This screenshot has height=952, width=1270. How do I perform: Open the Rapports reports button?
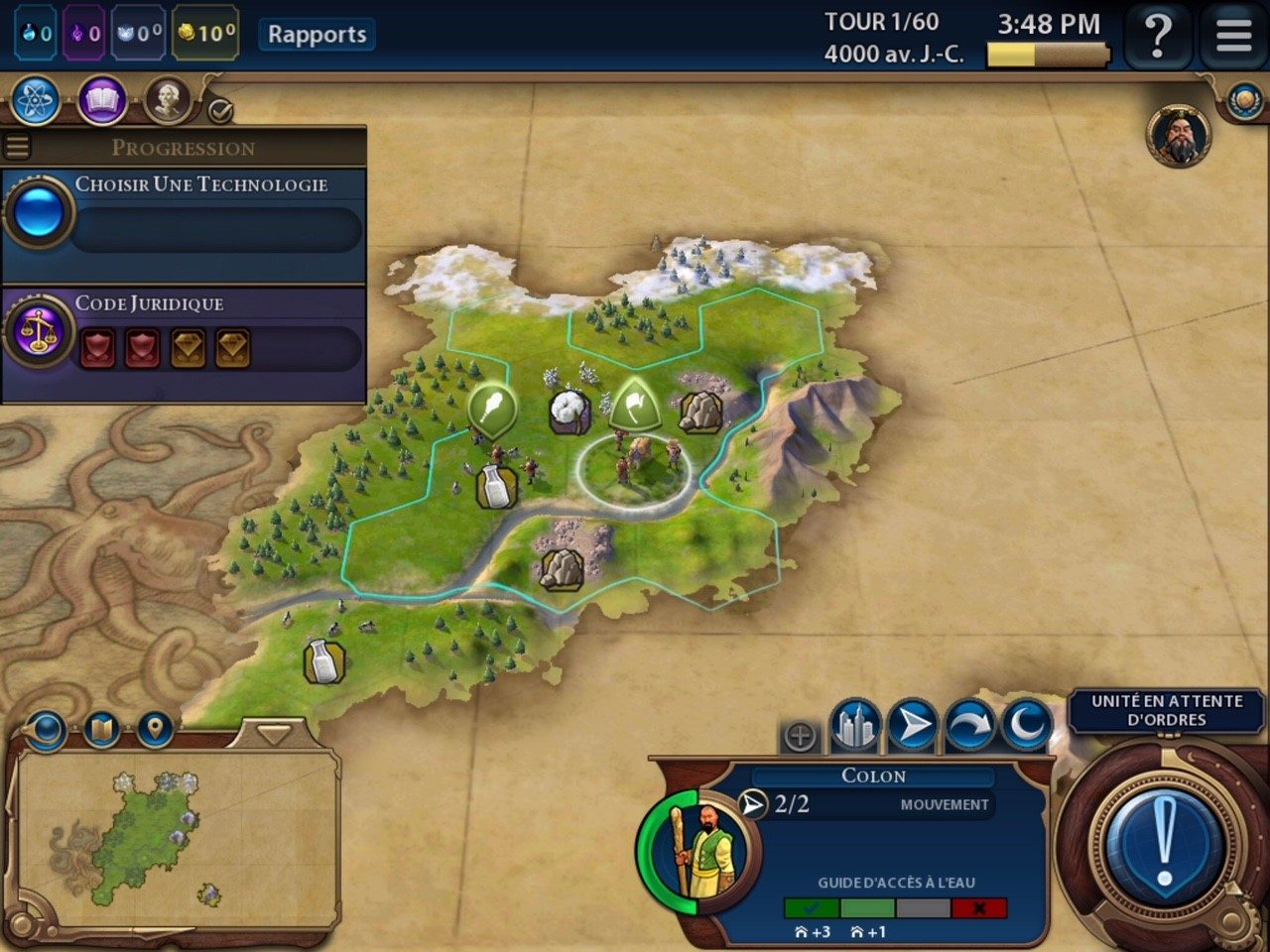coord(317,35)
